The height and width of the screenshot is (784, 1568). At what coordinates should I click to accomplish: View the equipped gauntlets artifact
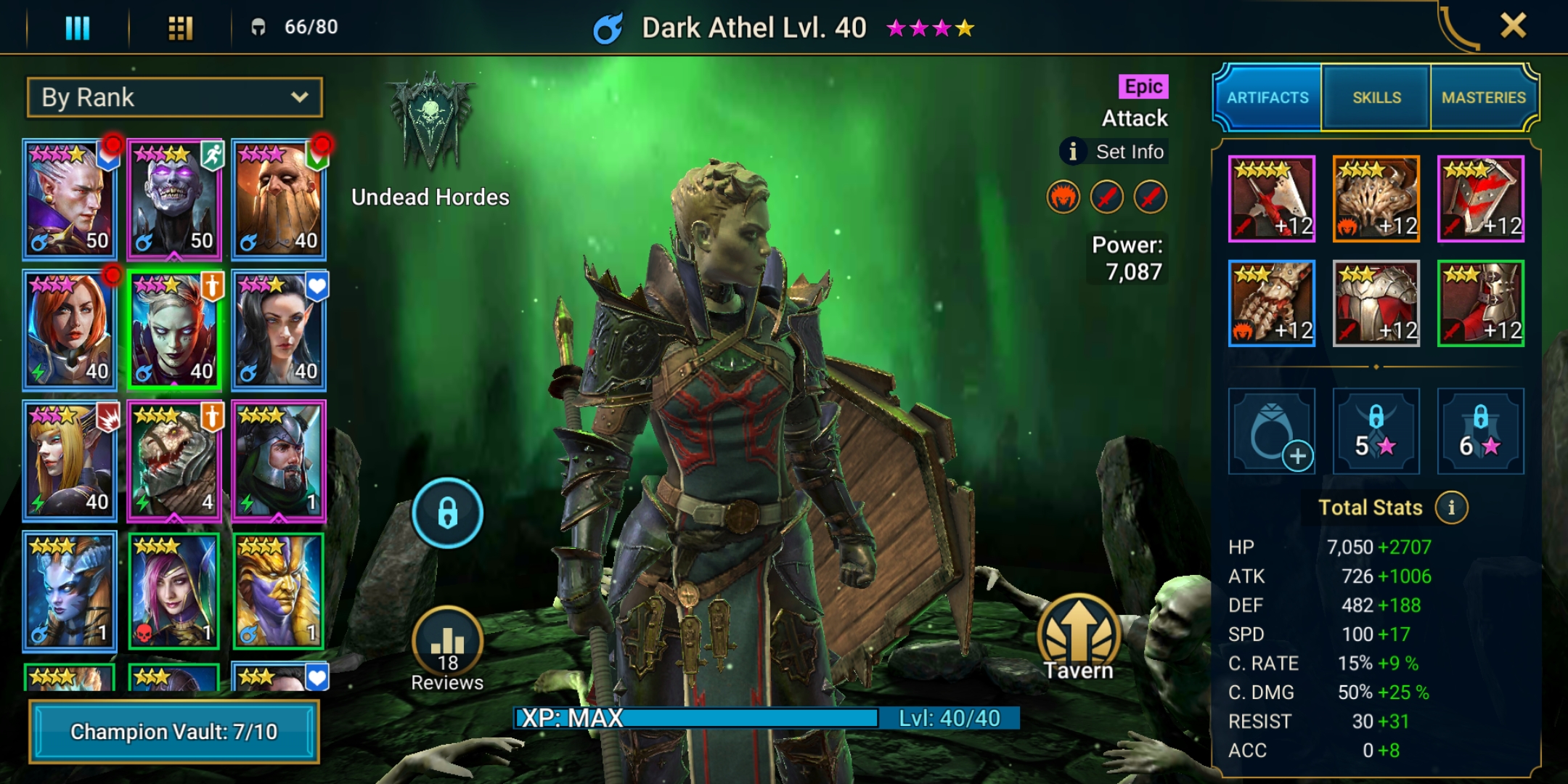click(1271, 302)
